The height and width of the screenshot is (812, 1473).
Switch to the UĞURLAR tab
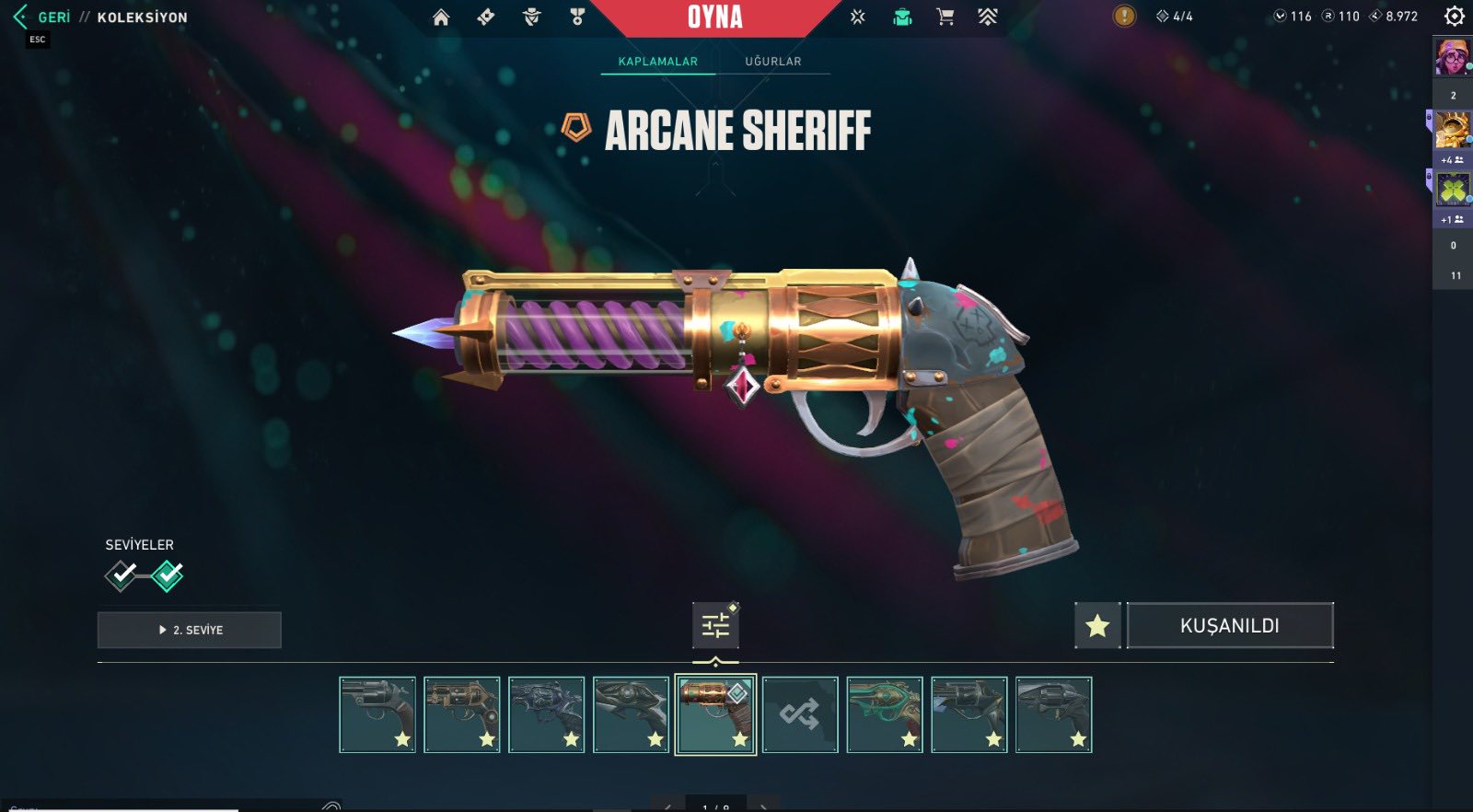tap(772, 62)
